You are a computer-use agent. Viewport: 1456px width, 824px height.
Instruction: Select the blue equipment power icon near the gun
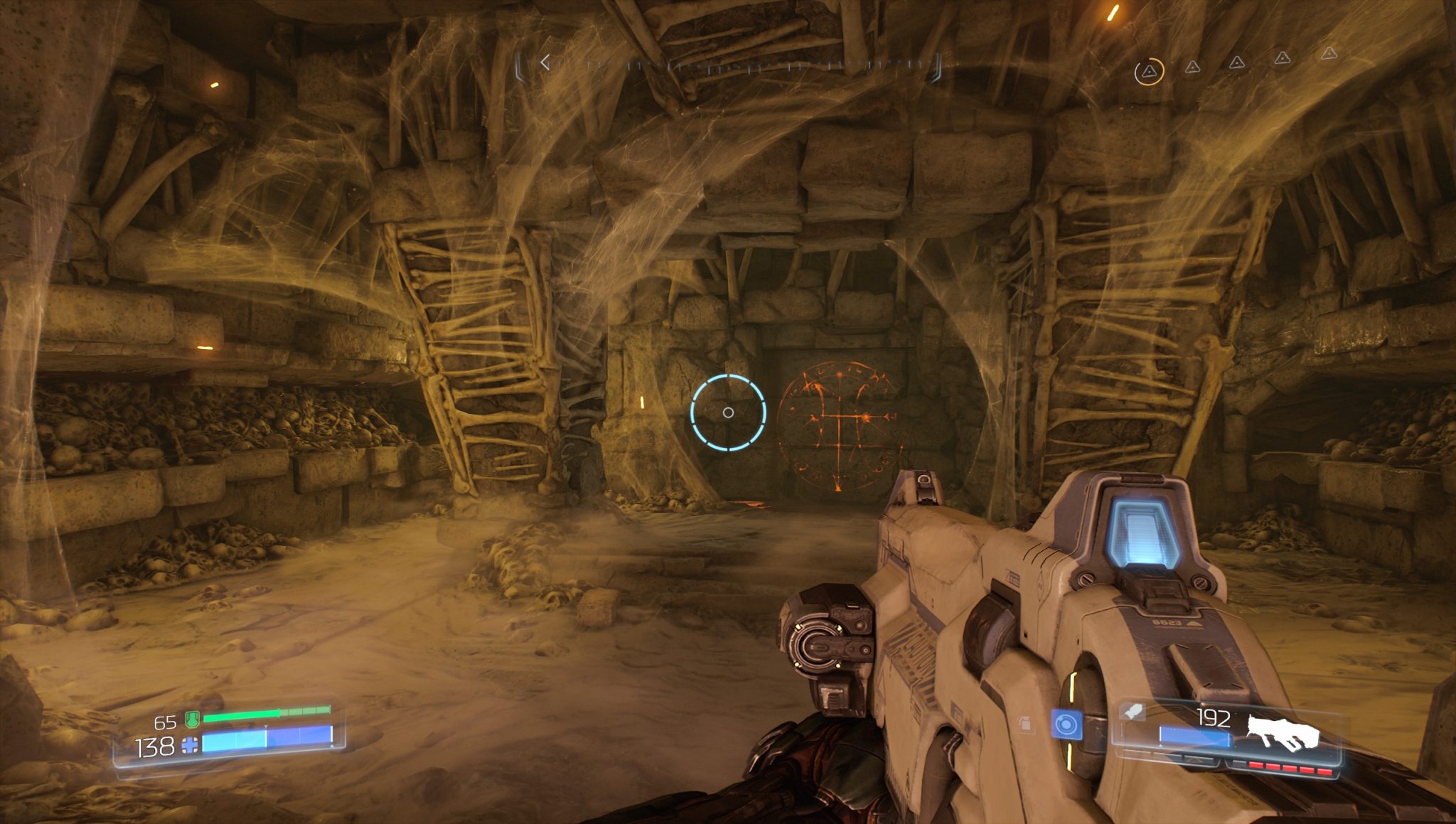(x=1066, y=724)
